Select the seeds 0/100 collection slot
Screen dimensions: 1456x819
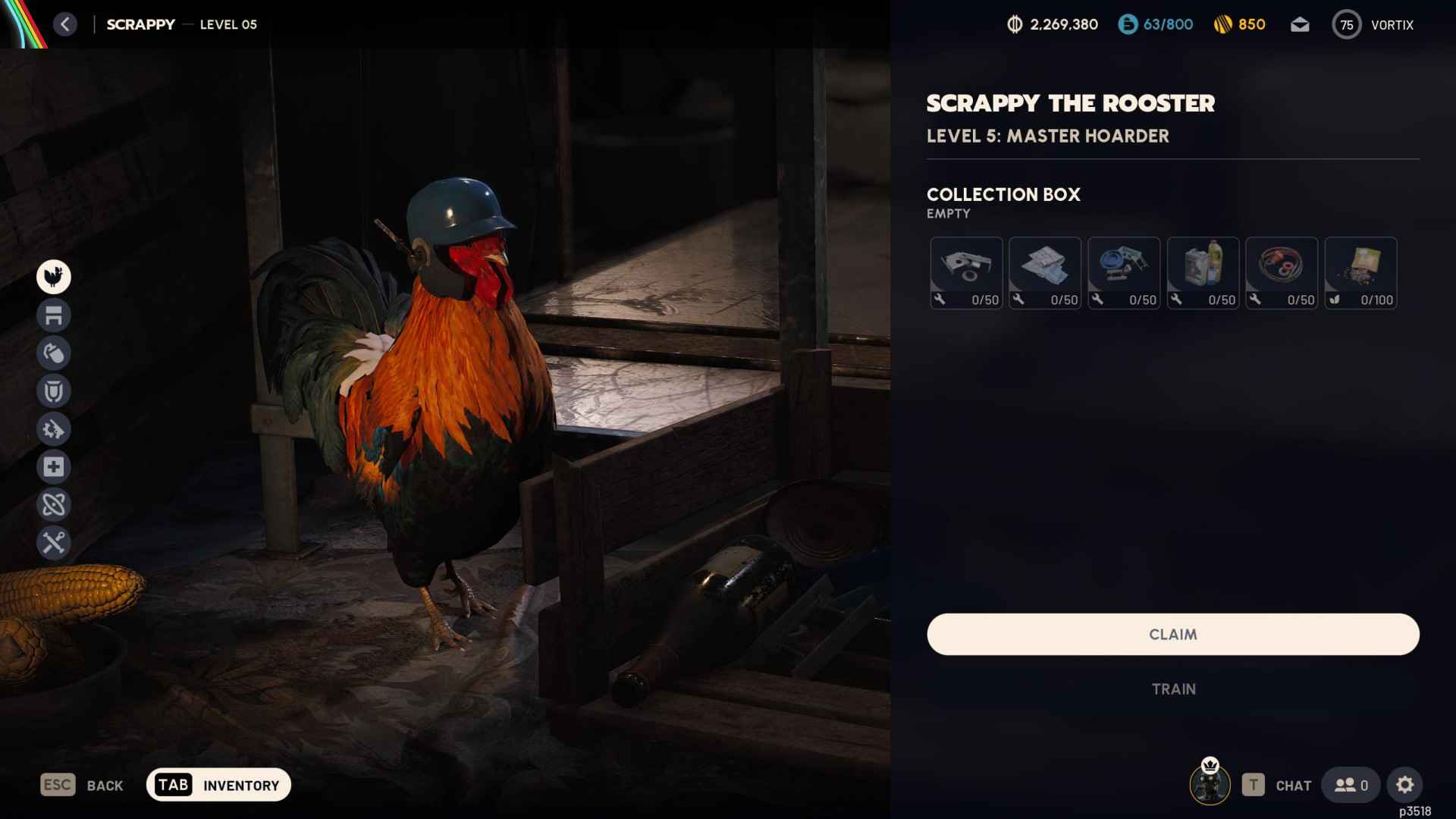[x=1360, y=273]
